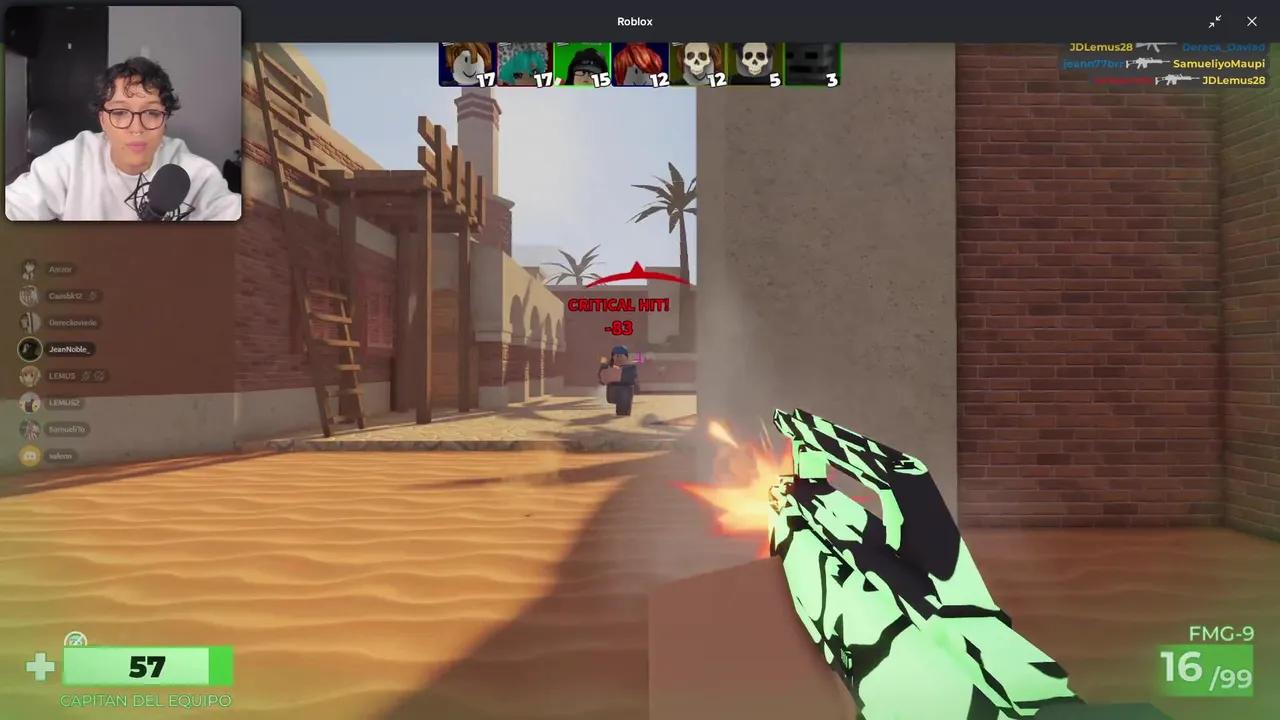
Task: Click the green-hat player portrait showing 15
Action: click(x=583, y=62)
